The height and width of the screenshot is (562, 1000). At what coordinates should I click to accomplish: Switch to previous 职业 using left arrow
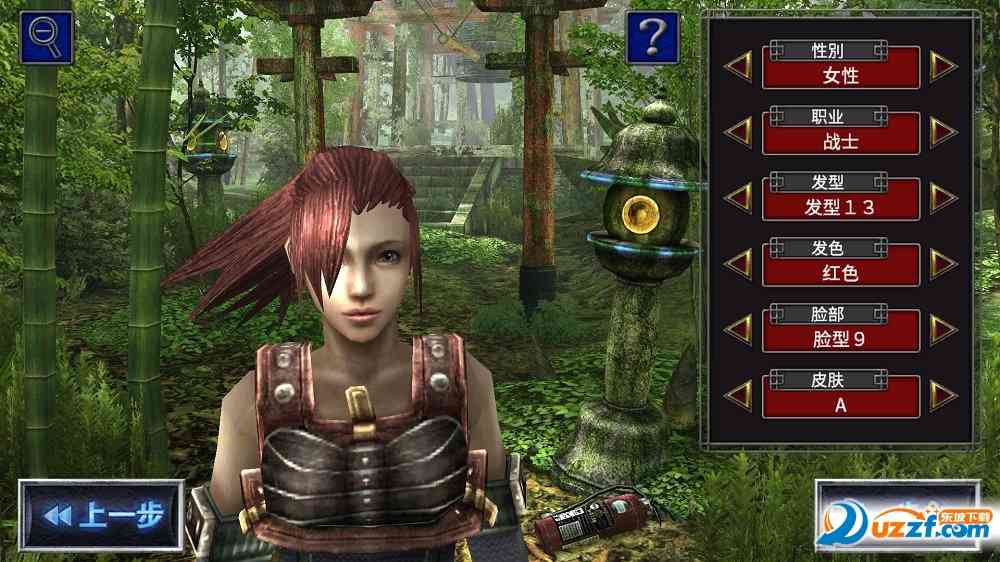point(739,132)
